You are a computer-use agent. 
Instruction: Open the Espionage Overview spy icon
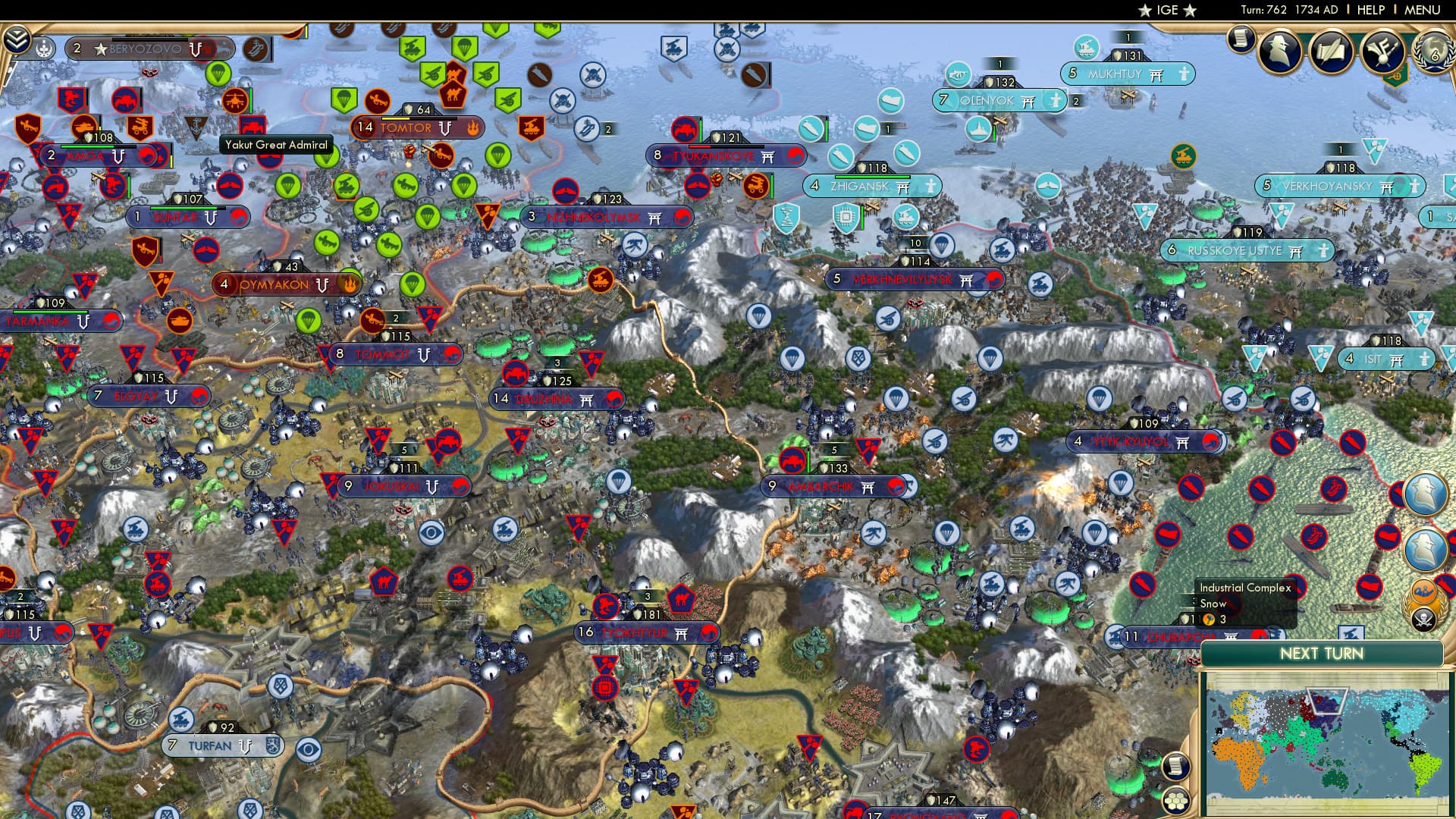coord(1278,52)
